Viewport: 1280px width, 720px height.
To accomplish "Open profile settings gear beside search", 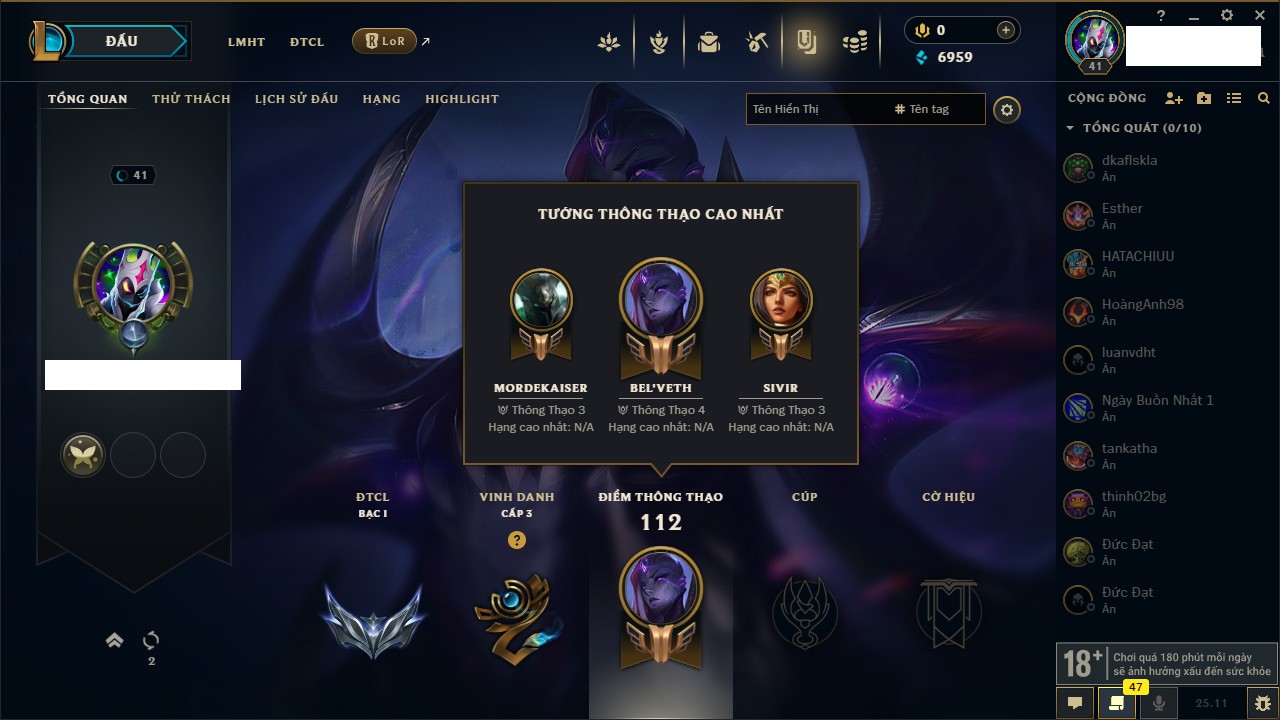I will (x=1007, y=109).
